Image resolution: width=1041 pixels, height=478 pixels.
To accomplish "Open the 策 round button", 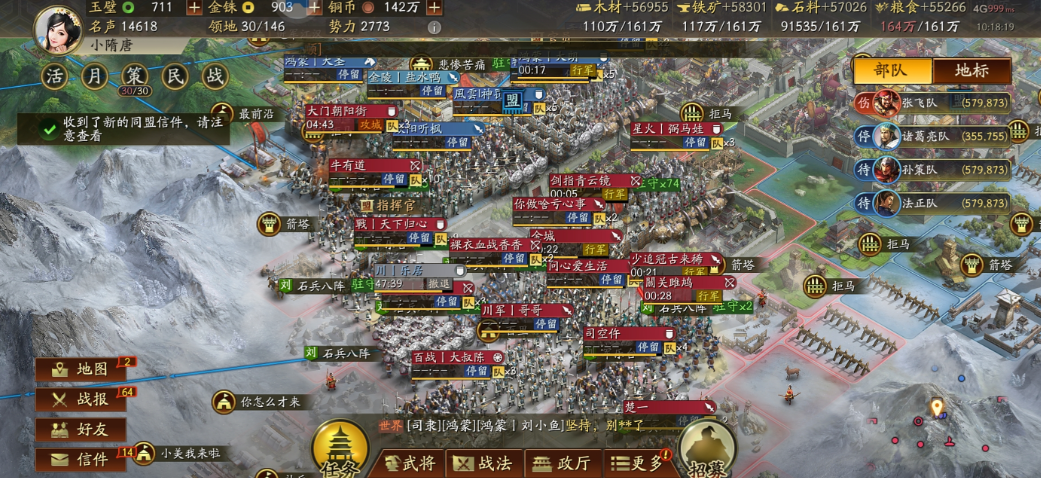I will click(x=134, y=76).
